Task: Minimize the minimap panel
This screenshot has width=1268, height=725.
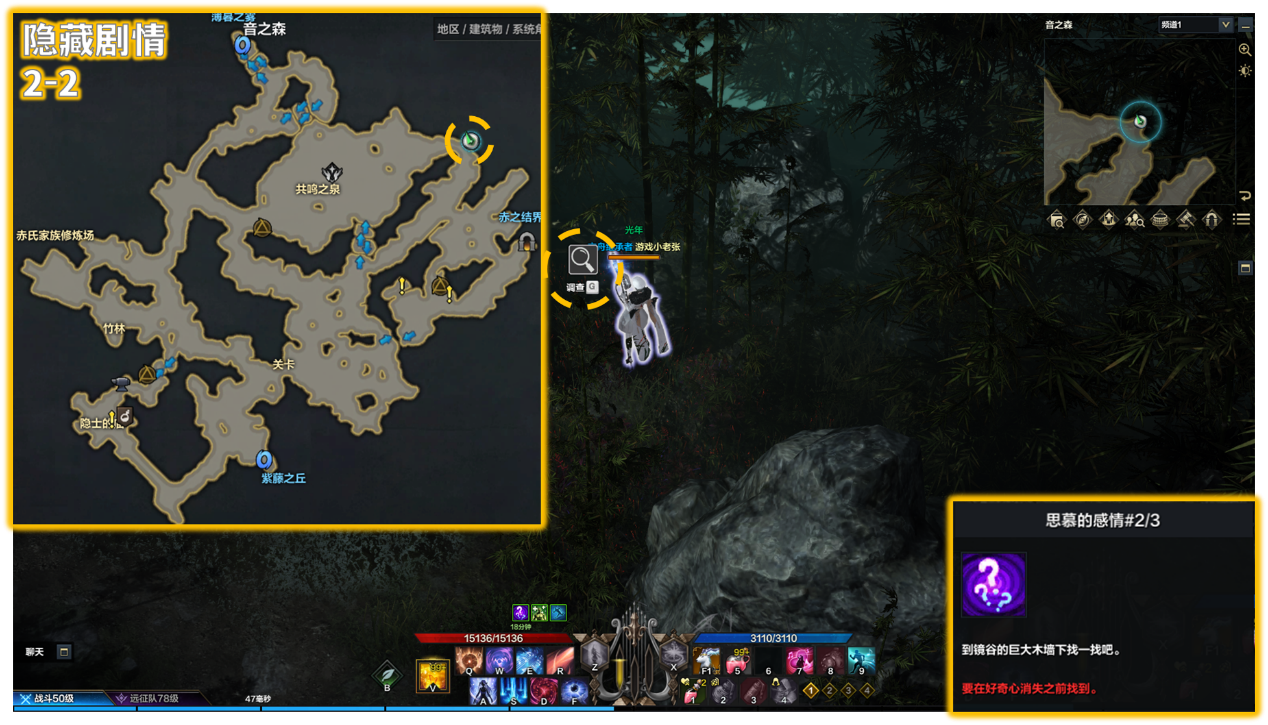Action: point(1245,25)
